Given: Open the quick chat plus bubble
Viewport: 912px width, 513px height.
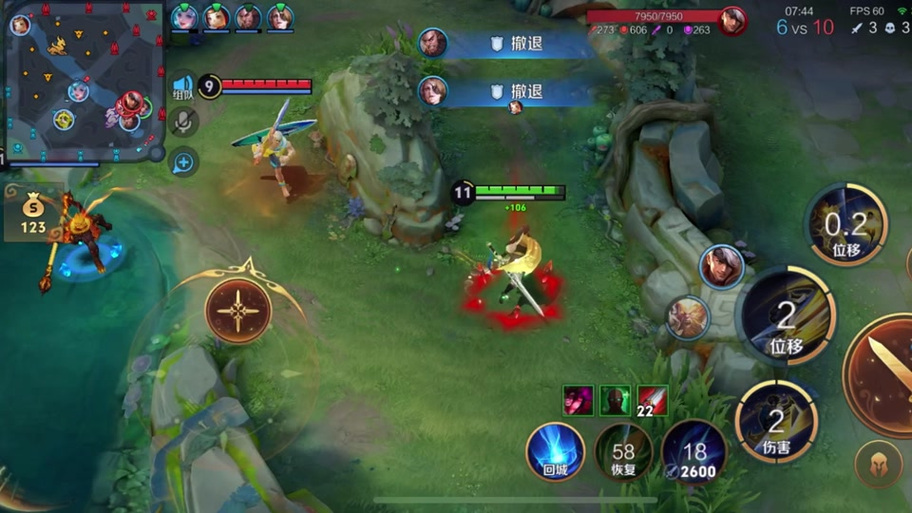Looking at the screenshot, I should (x=183, y=160).
